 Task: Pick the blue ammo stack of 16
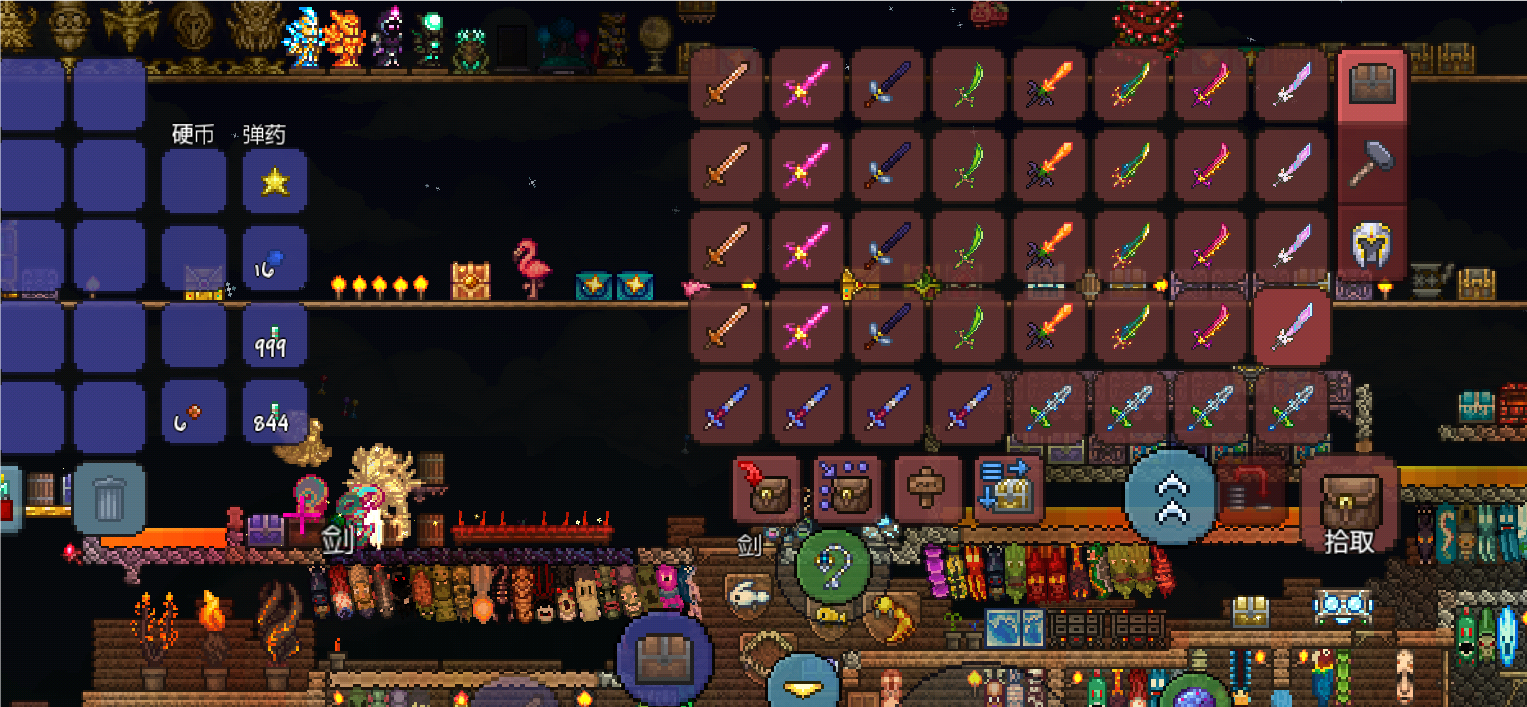[x=275, y=261]
